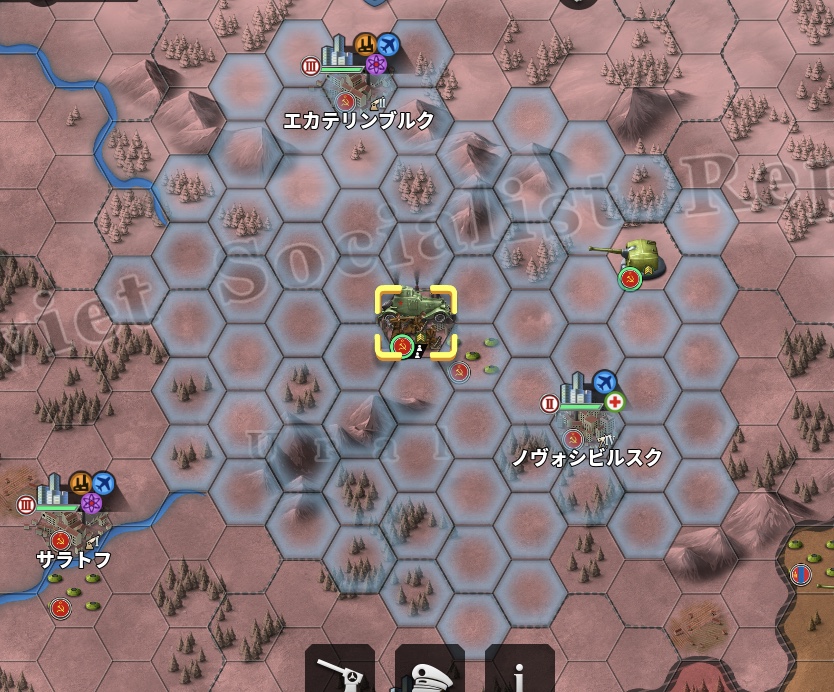Open the general's officer cap menu

click(429, 672)
